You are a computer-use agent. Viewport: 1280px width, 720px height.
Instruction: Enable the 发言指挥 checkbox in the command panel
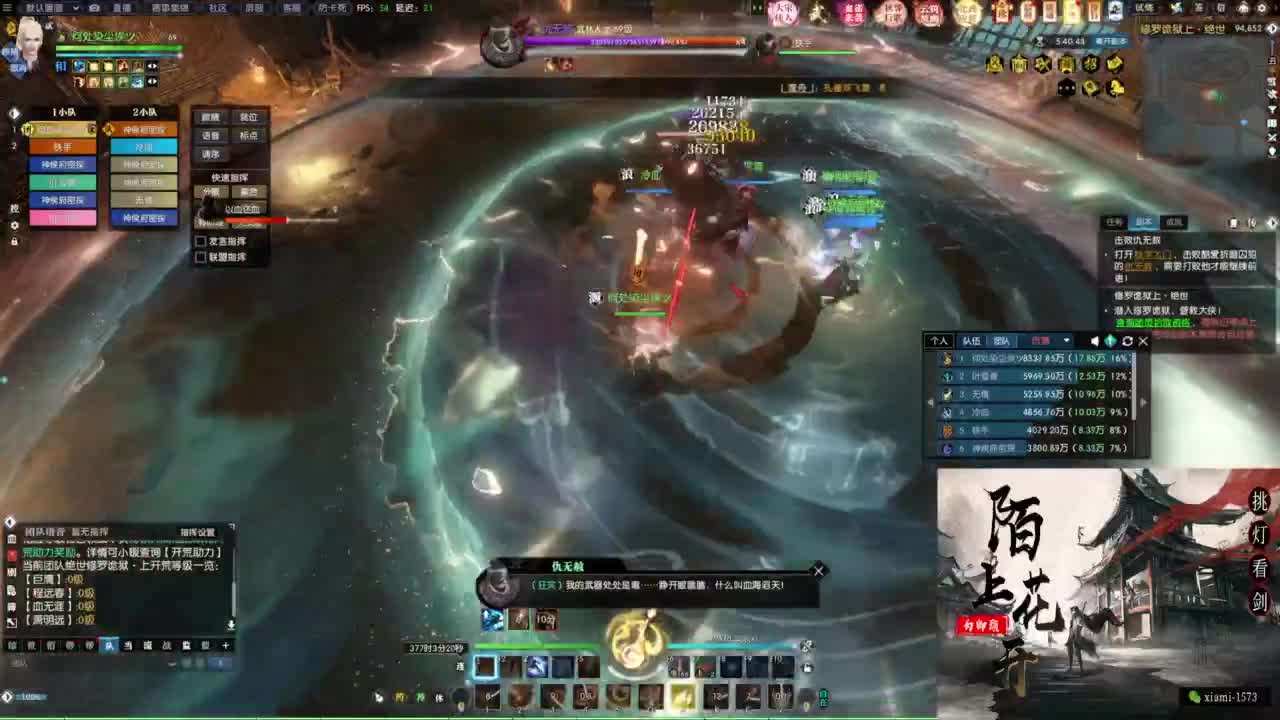(200, 241)
